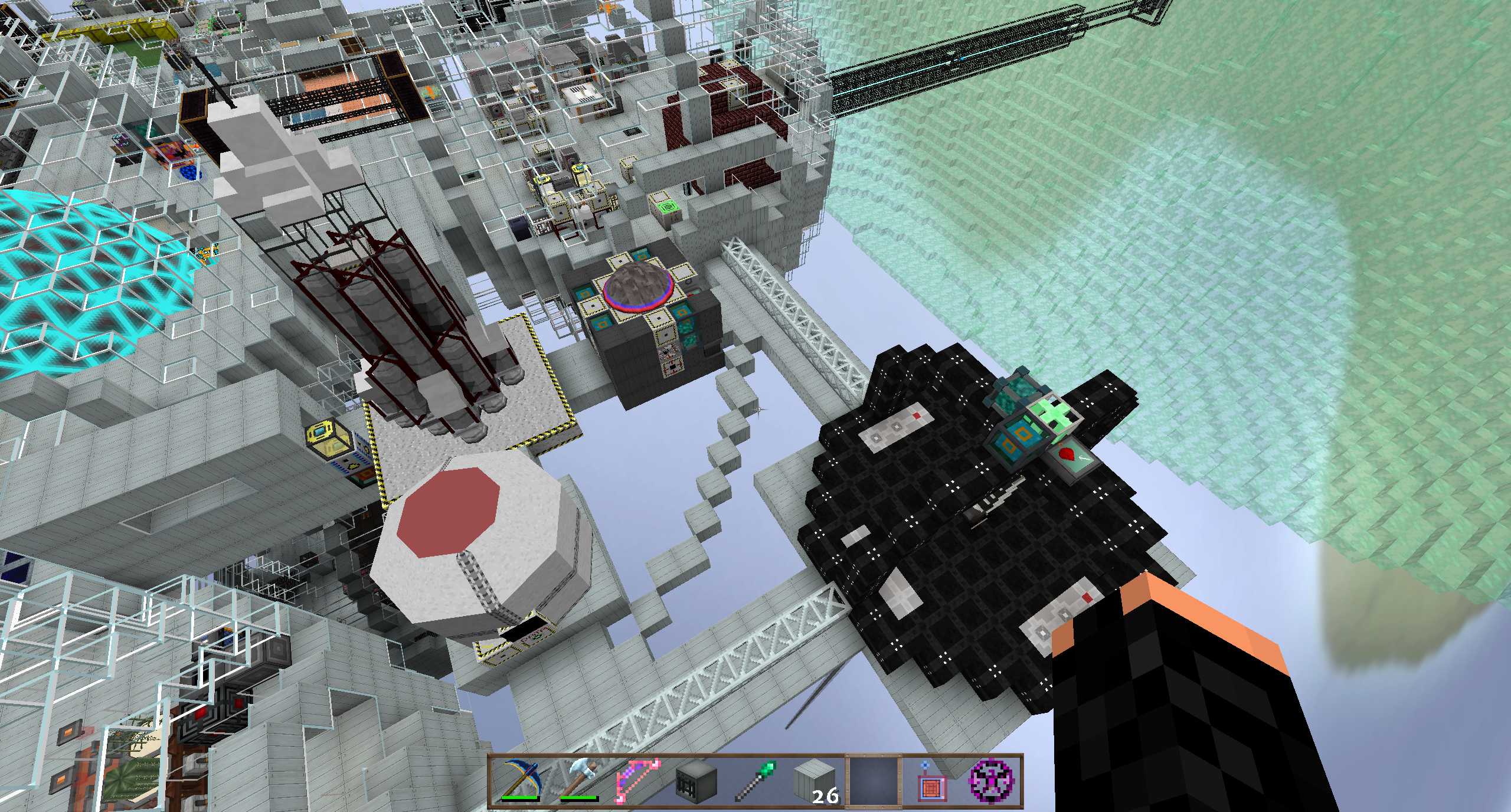Choose the white-headed hammer in the hotbar
The width and height of the screenshot is (1511, 812).
click(x=578, y=780)
